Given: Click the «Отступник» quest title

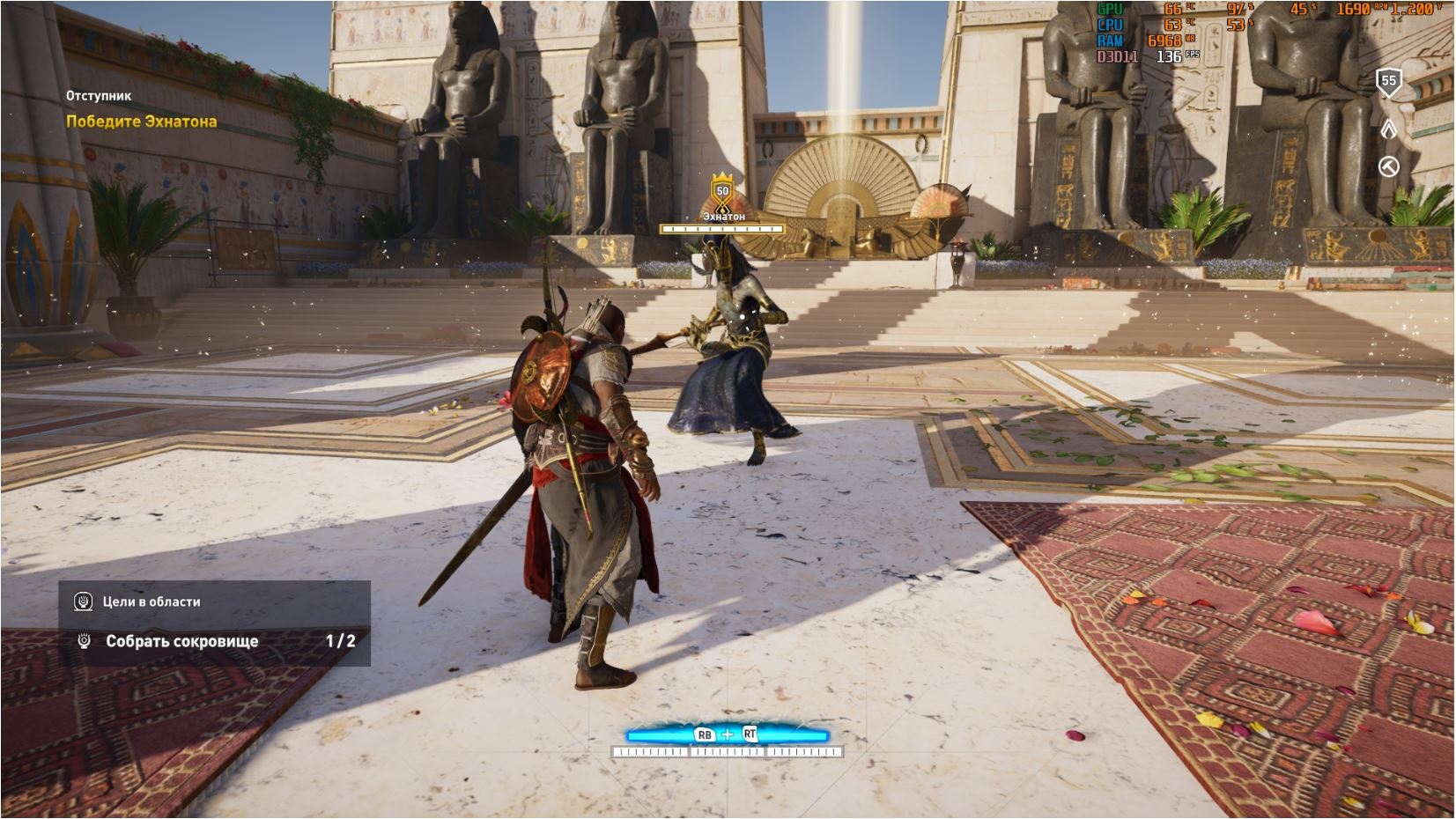Looking at the screenshot, I should 99,95.
